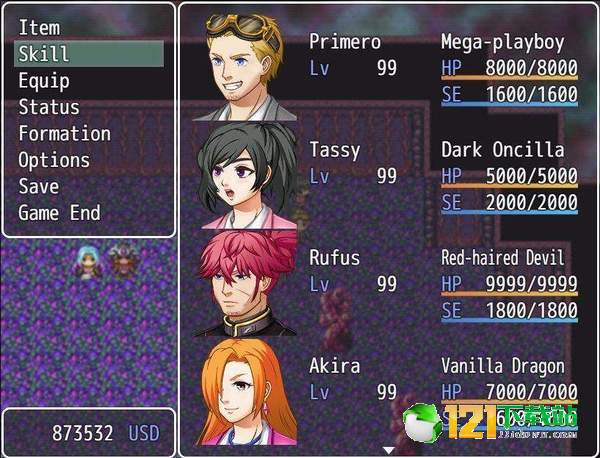600x458 pixels.
Task: Select Save from the menu
Action: [x=39, y=187]
